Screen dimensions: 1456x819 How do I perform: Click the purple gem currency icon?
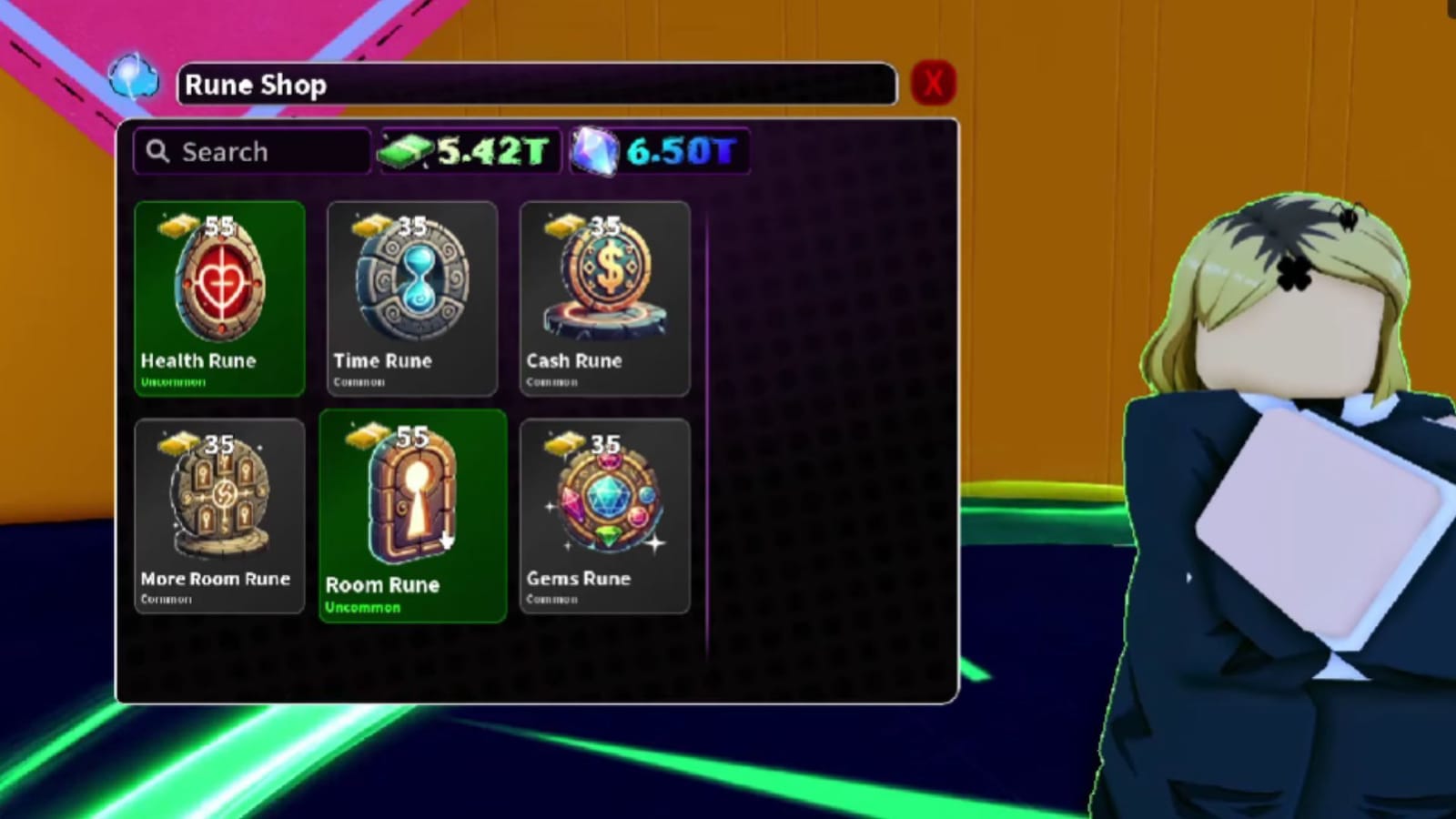(x=596, y=152)
